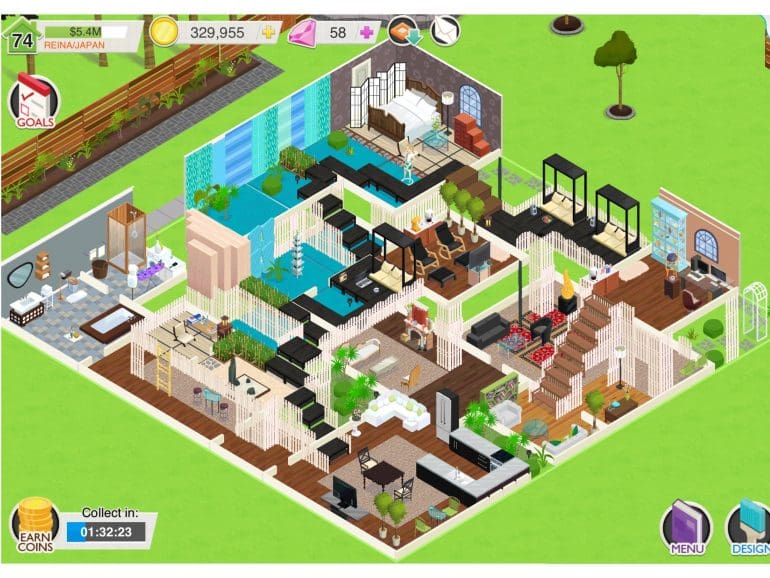Open the purple book Menu
770x578 pixels.
[686, 528]
